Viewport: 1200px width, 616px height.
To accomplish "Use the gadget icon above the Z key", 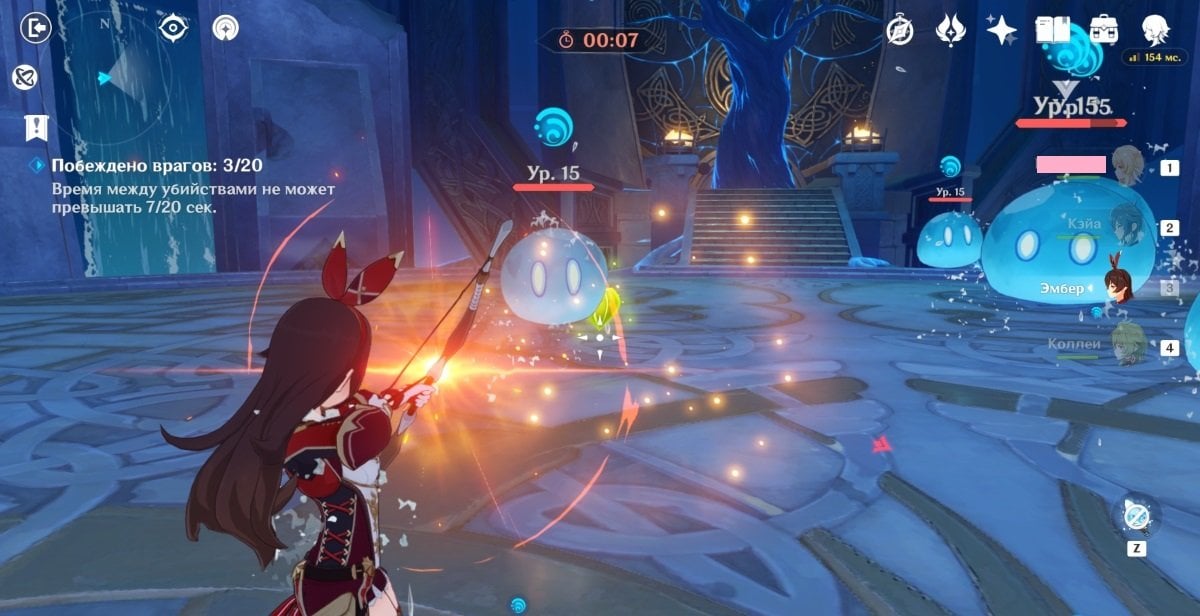I will tap(1136, 516).
